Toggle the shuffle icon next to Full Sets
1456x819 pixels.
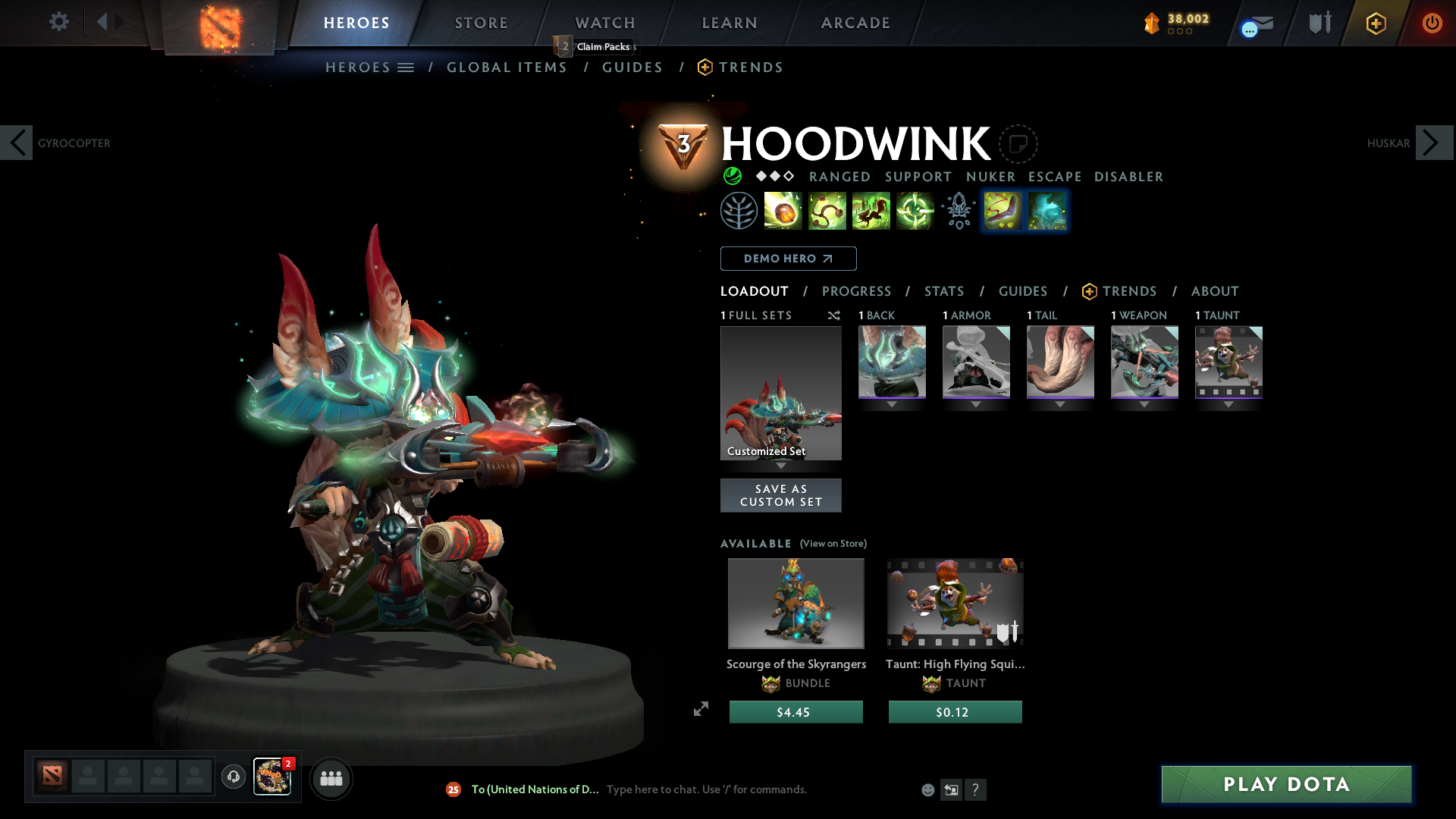834,315
